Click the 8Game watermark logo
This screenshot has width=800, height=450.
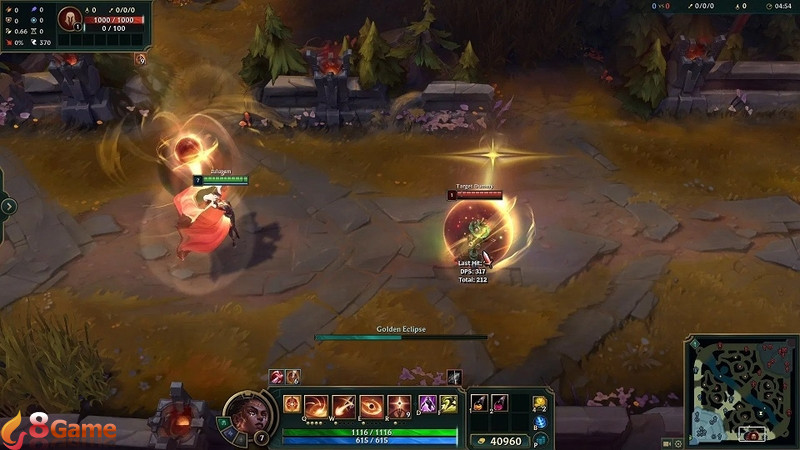coord(60,430)
